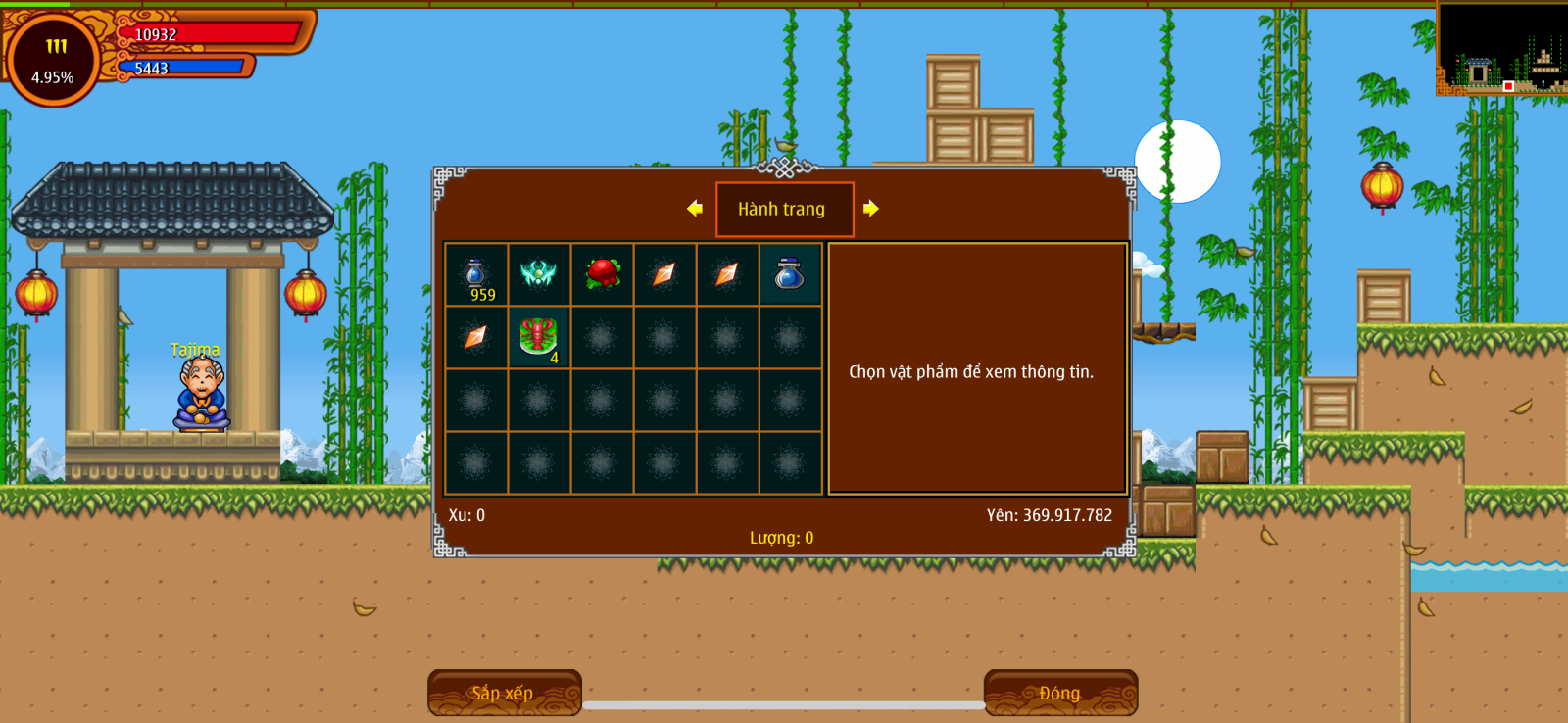Select the large blue flask without count
1568x723 pixels.
click(790, 274)
